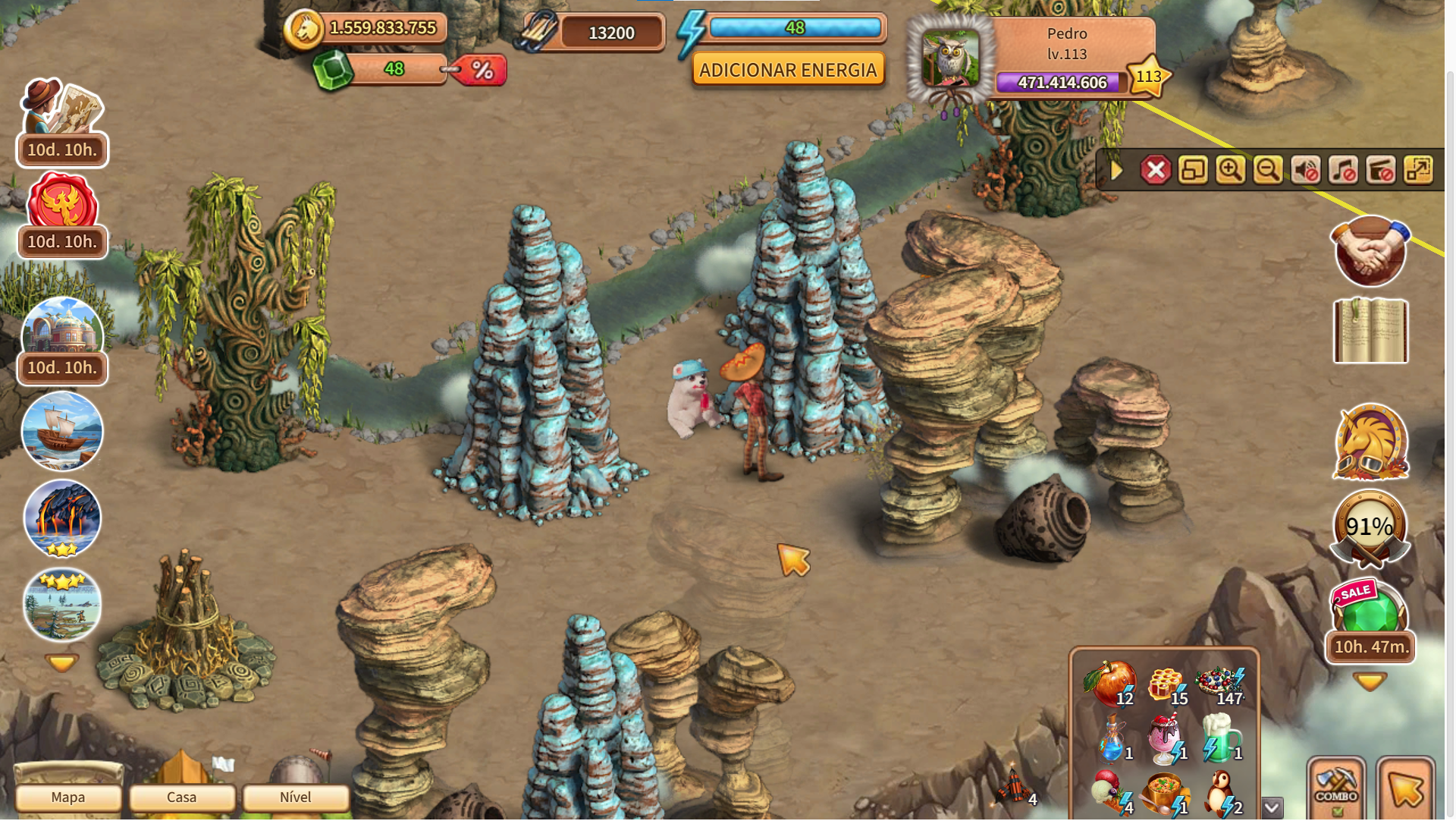
Task: Go to Casa
Action: point(182,797)
